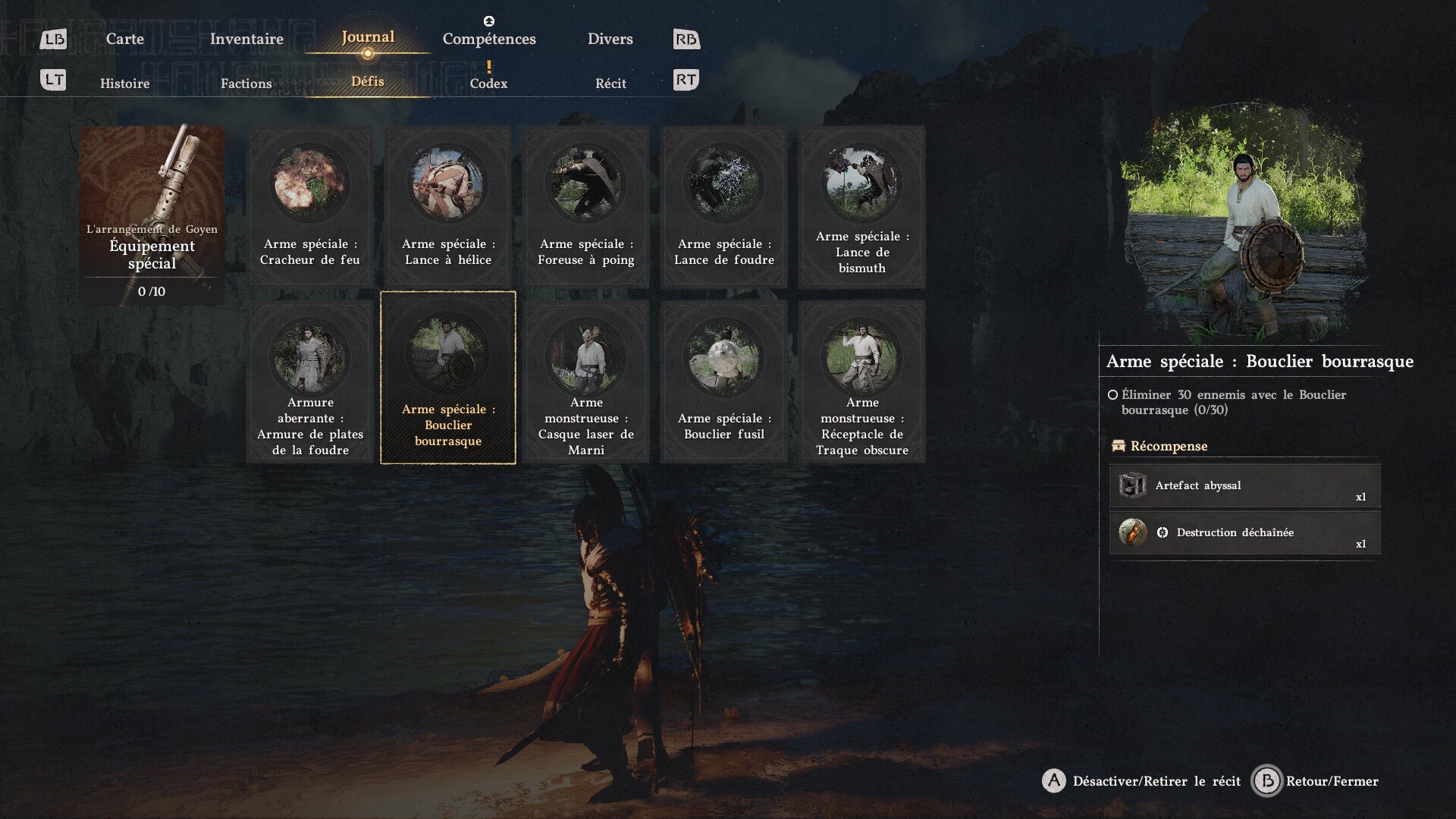
Task: Open the Carte tab
Action: tap(124, 39)
